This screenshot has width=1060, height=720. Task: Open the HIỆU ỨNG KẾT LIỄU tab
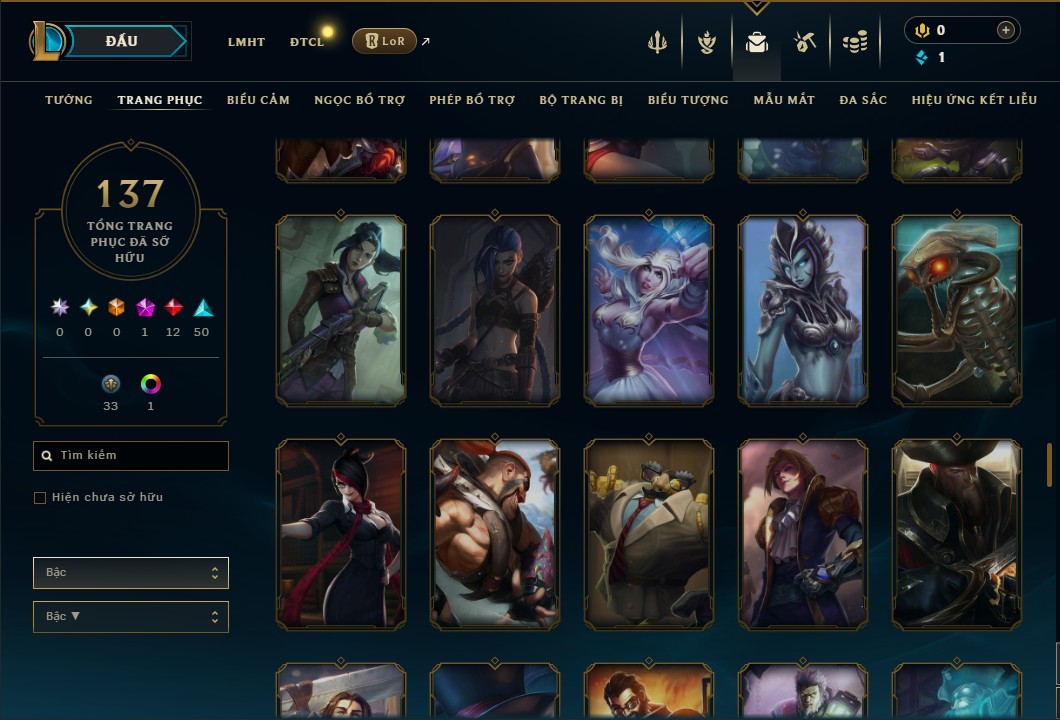pos(974,100)
